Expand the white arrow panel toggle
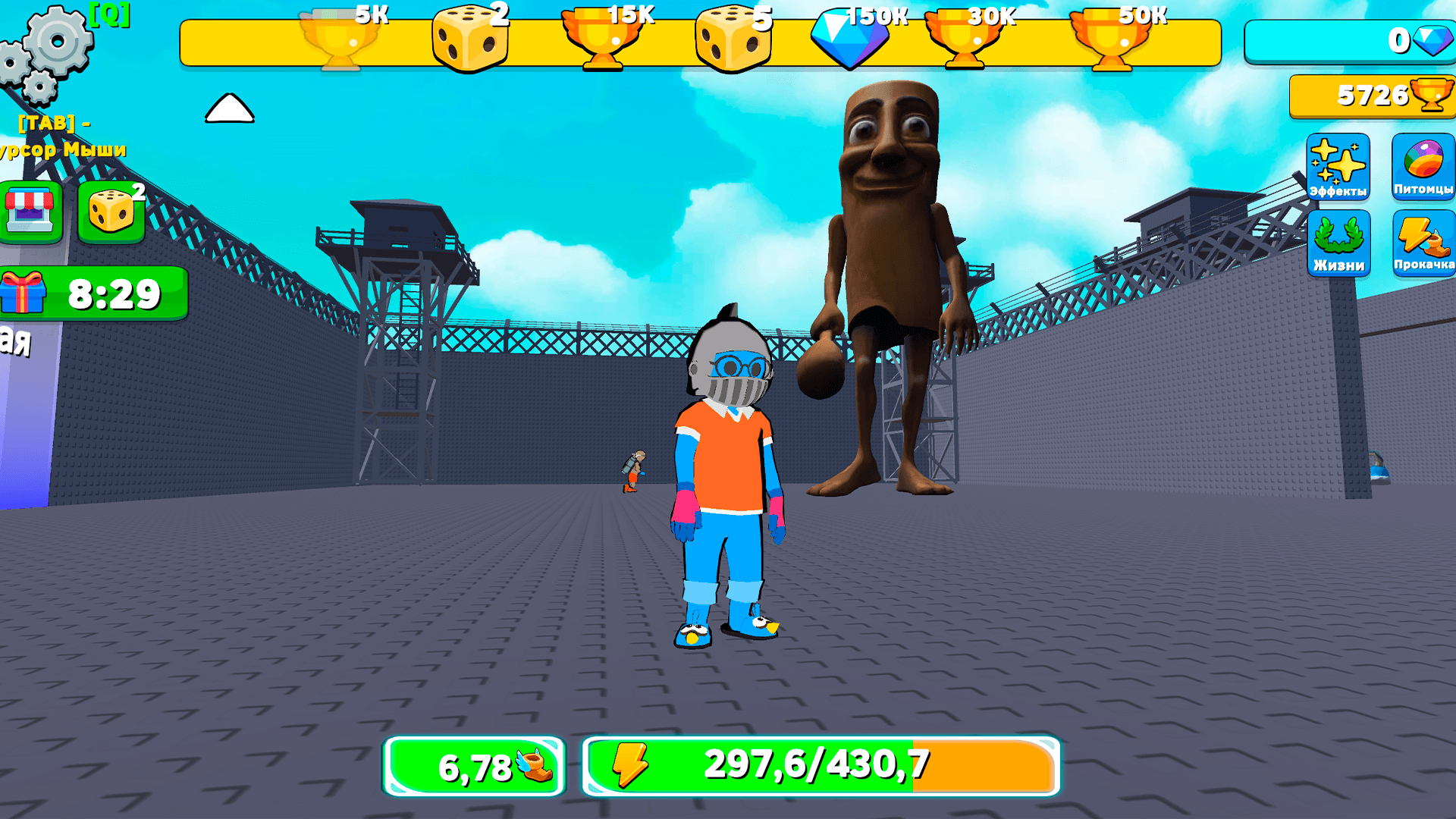Screen dimensions: 1456x819 point(228,108)
